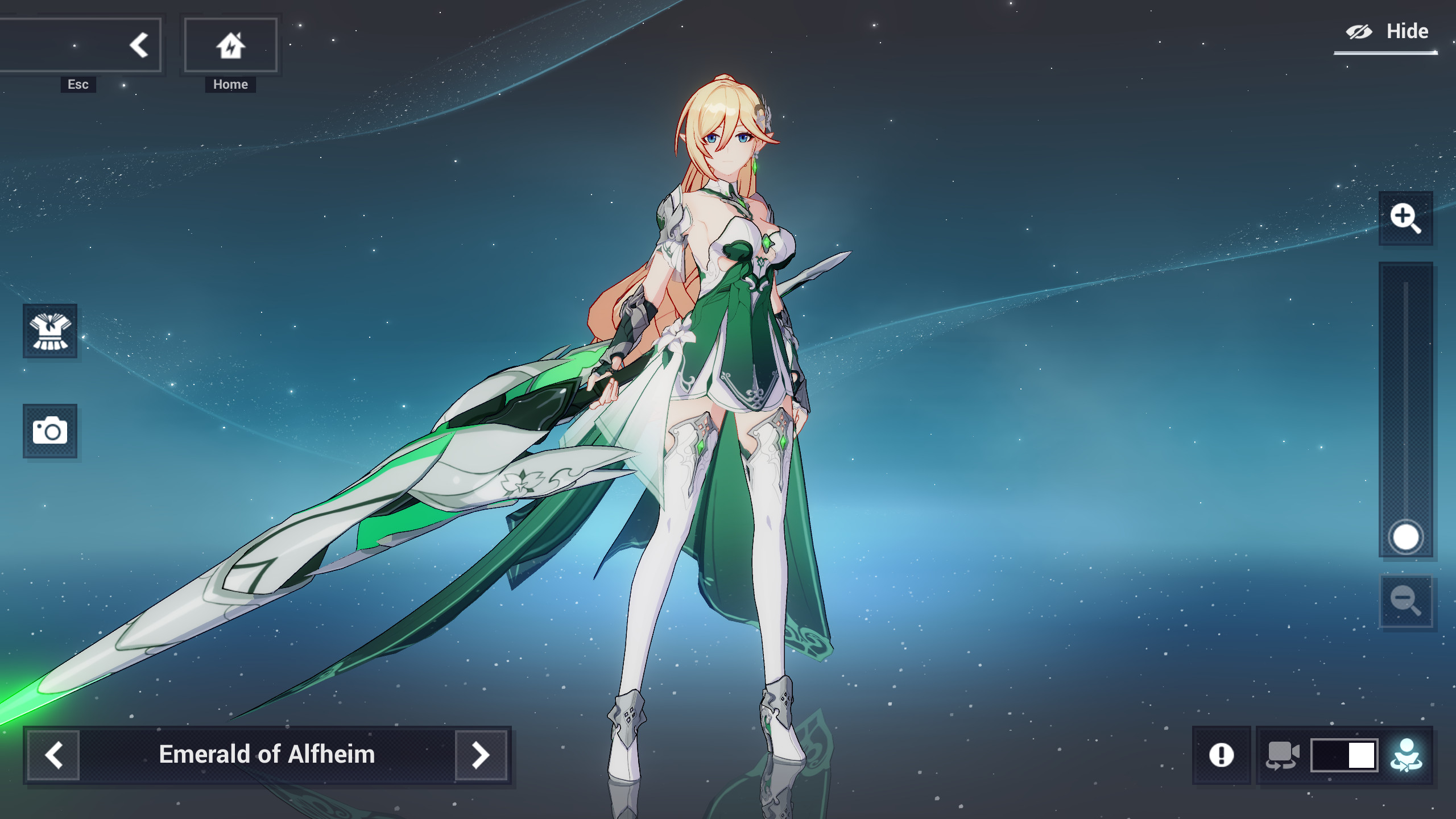1456x819 pixels.
Task: Click the next outfit arrow
Action: pos(481,755)
